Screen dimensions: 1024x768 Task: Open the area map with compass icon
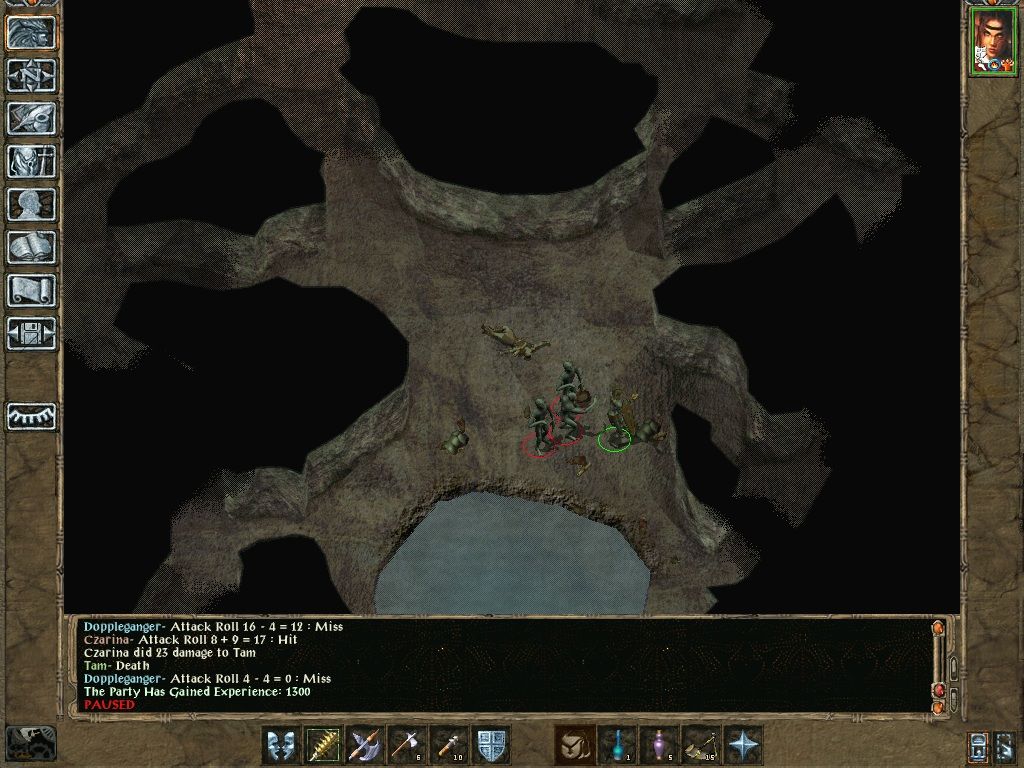[x=31, y=75]
